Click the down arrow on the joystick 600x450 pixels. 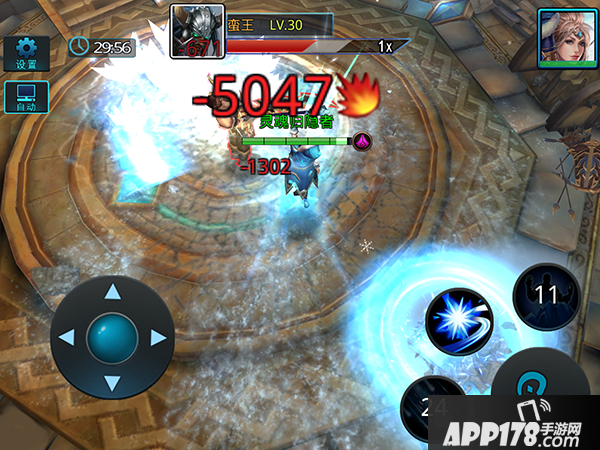tap(112, 382)
